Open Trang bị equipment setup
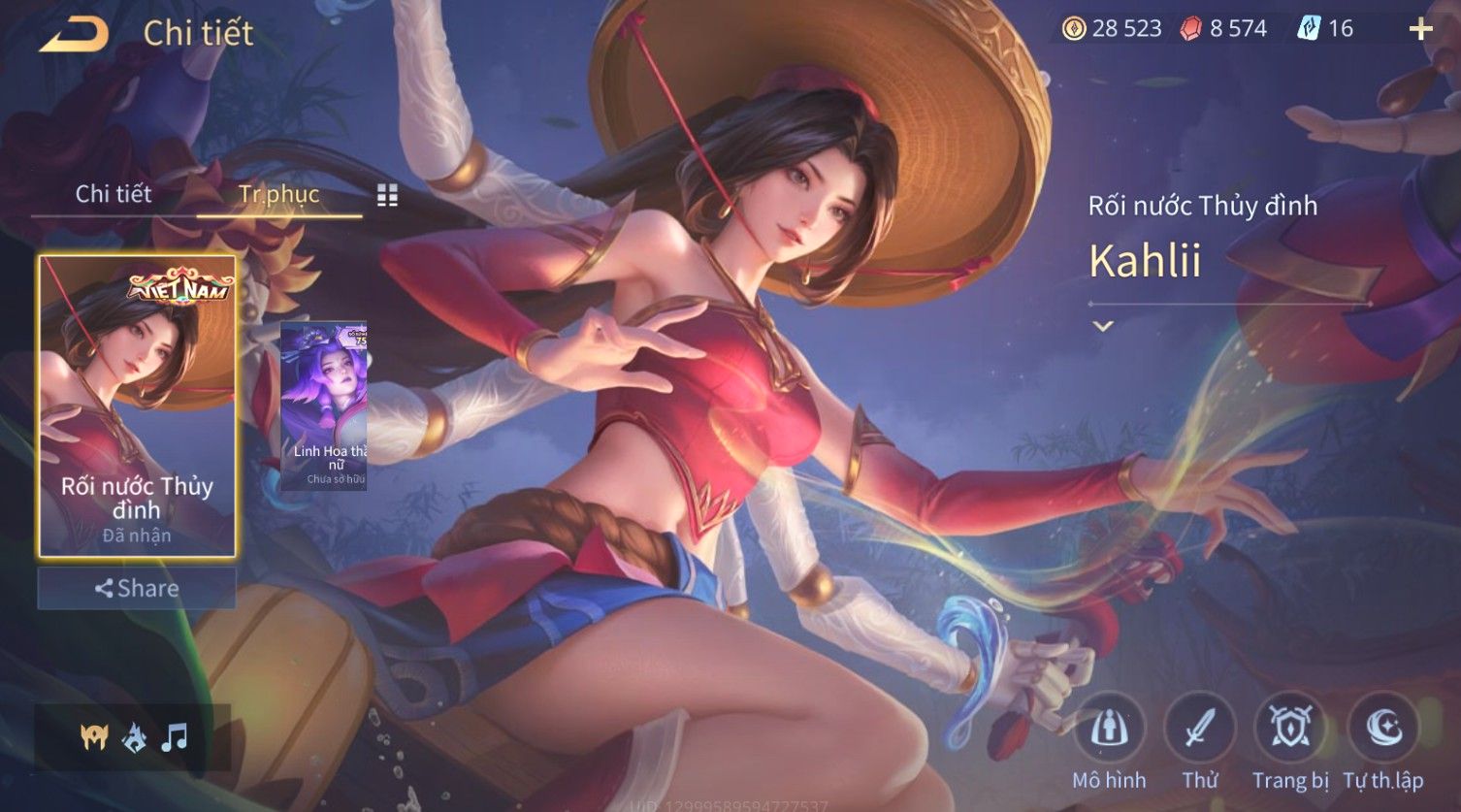 click(x=1290, y=729)
